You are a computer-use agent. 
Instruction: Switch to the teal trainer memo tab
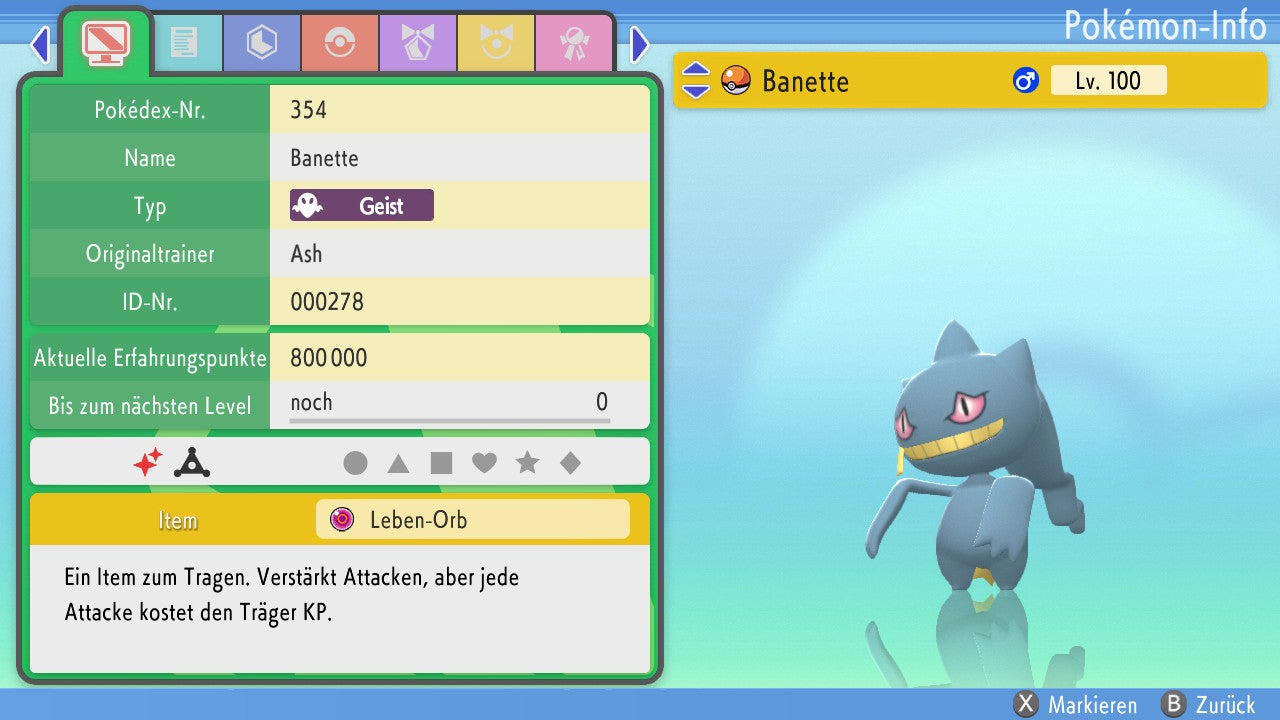[183, 43]
